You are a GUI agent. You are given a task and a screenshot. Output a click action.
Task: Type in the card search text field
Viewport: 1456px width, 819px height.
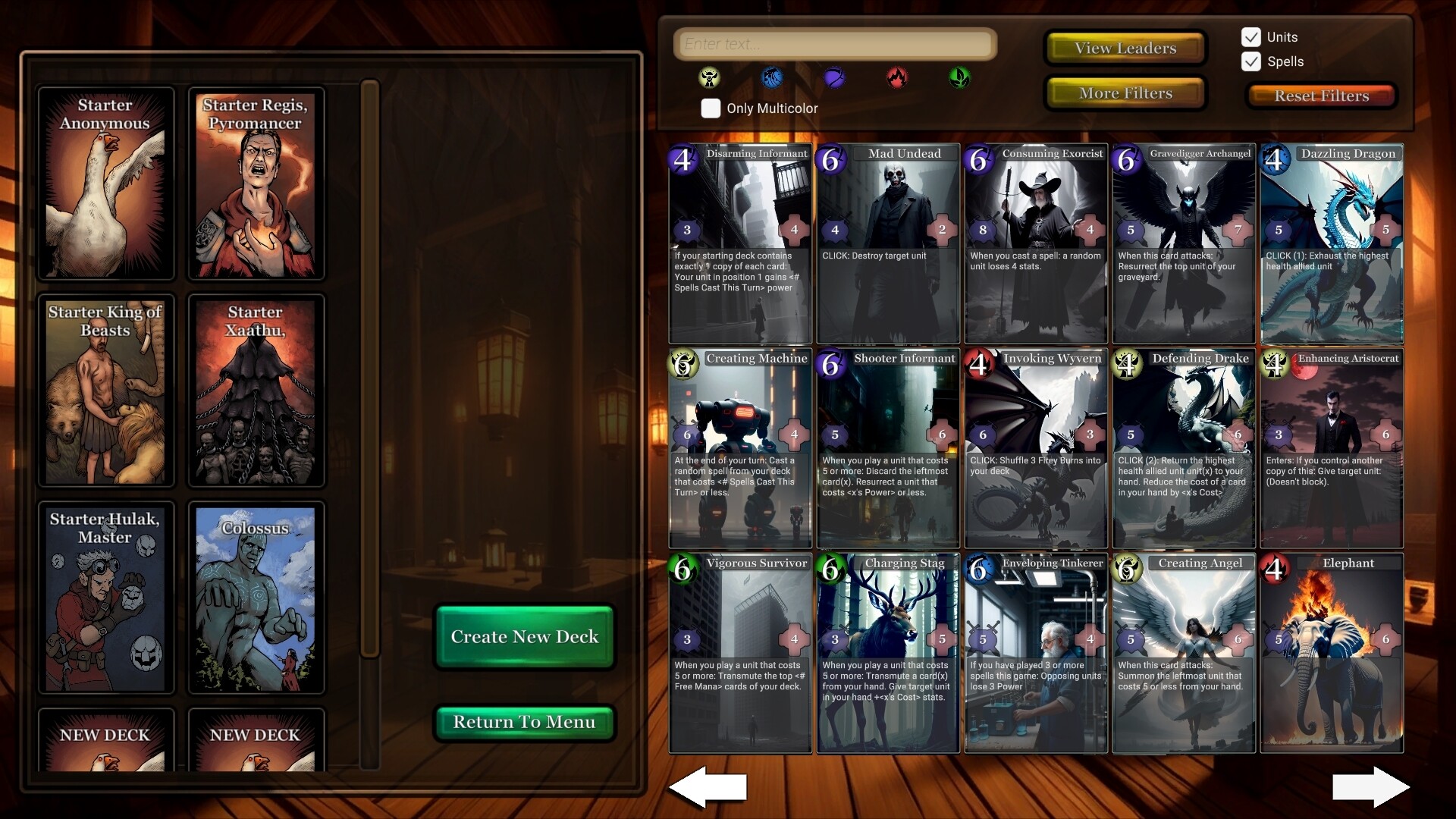click(834, 43)
